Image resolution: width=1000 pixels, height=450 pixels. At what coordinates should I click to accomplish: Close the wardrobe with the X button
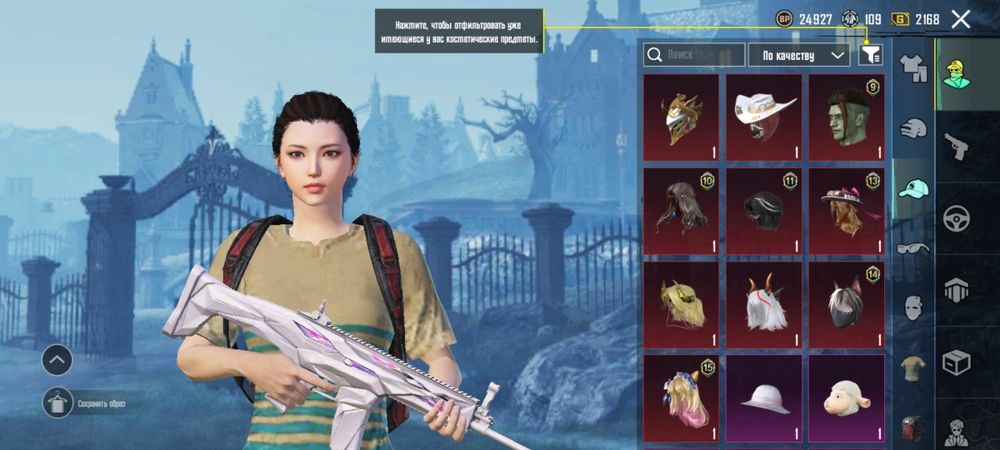click(961, 18)
